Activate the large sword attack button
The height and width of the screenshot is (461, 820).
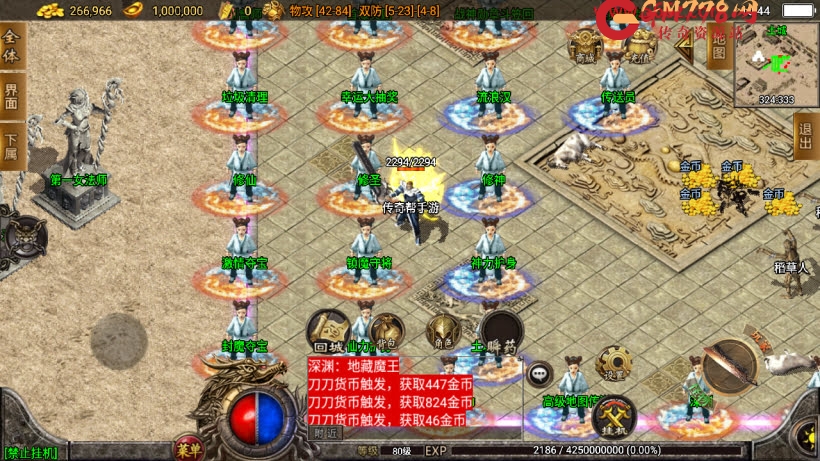(x=732, y=366)
